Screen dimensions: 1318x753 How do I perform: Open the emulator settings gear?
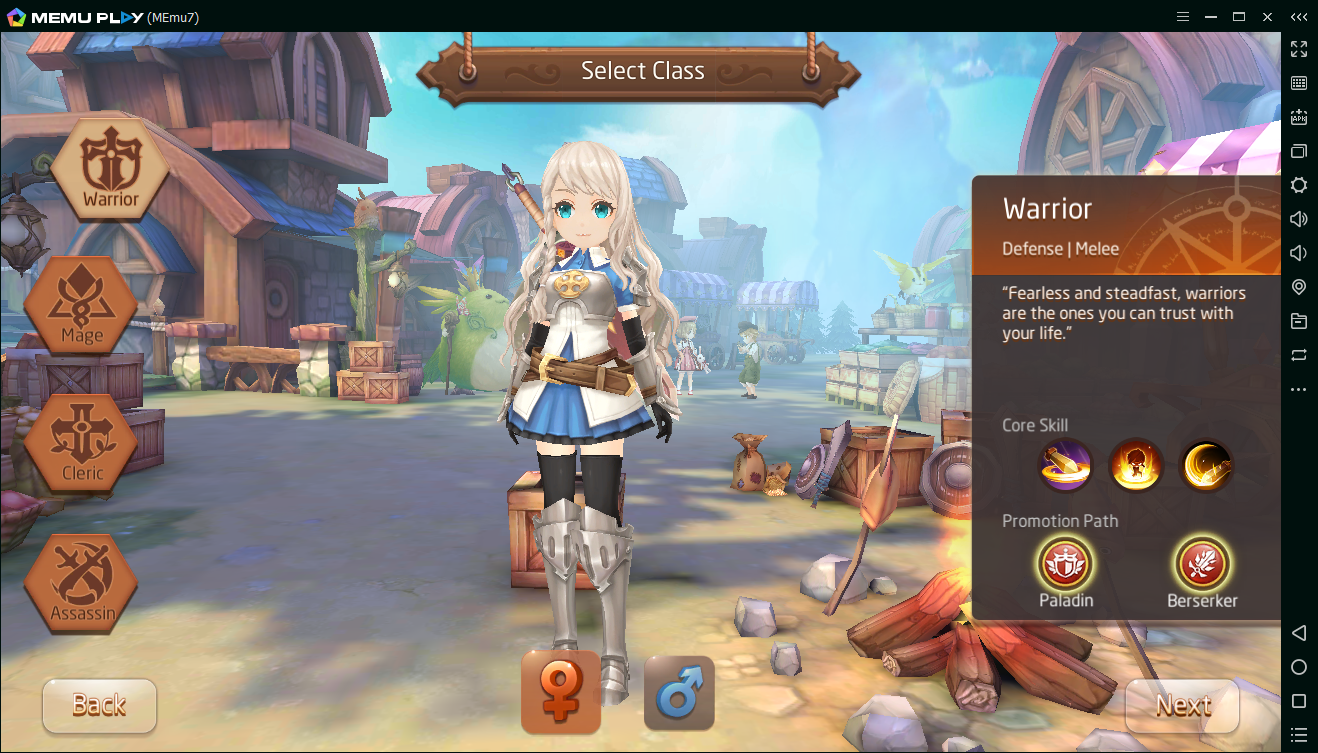(1299, 185)
